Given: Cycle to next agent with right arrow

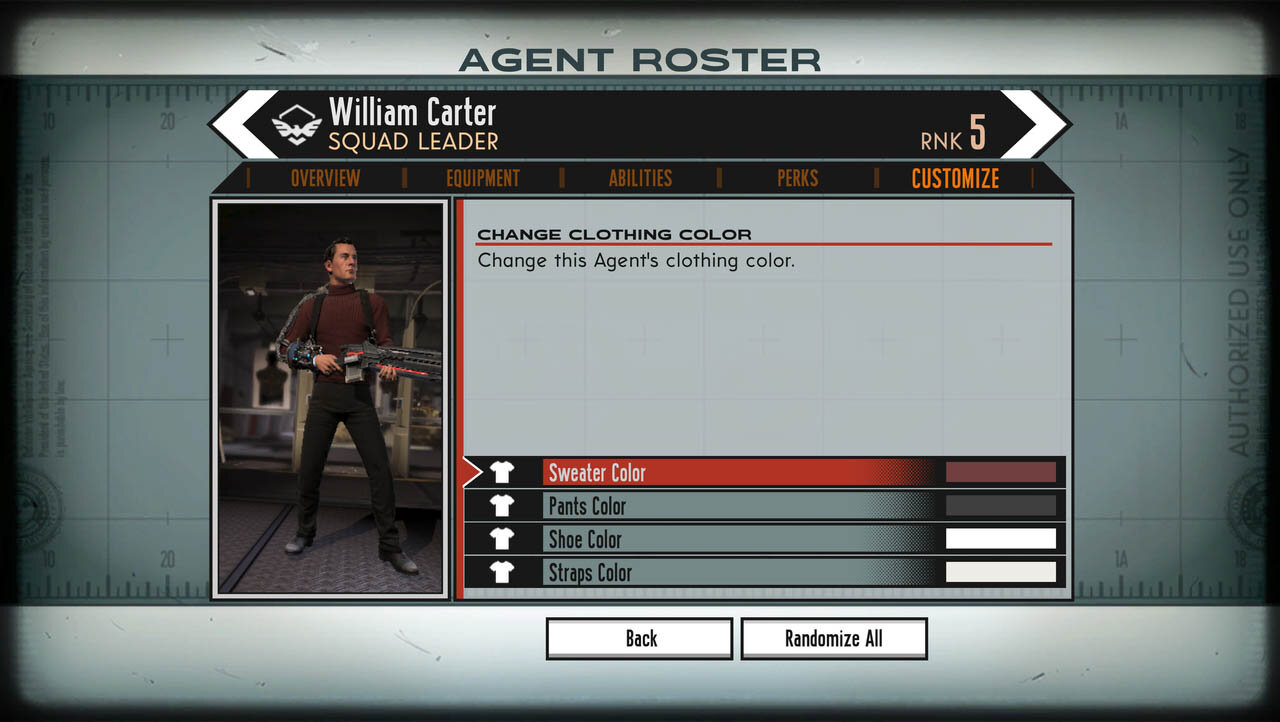Looking at the screenshot, I should click(x=1035, y=124).
